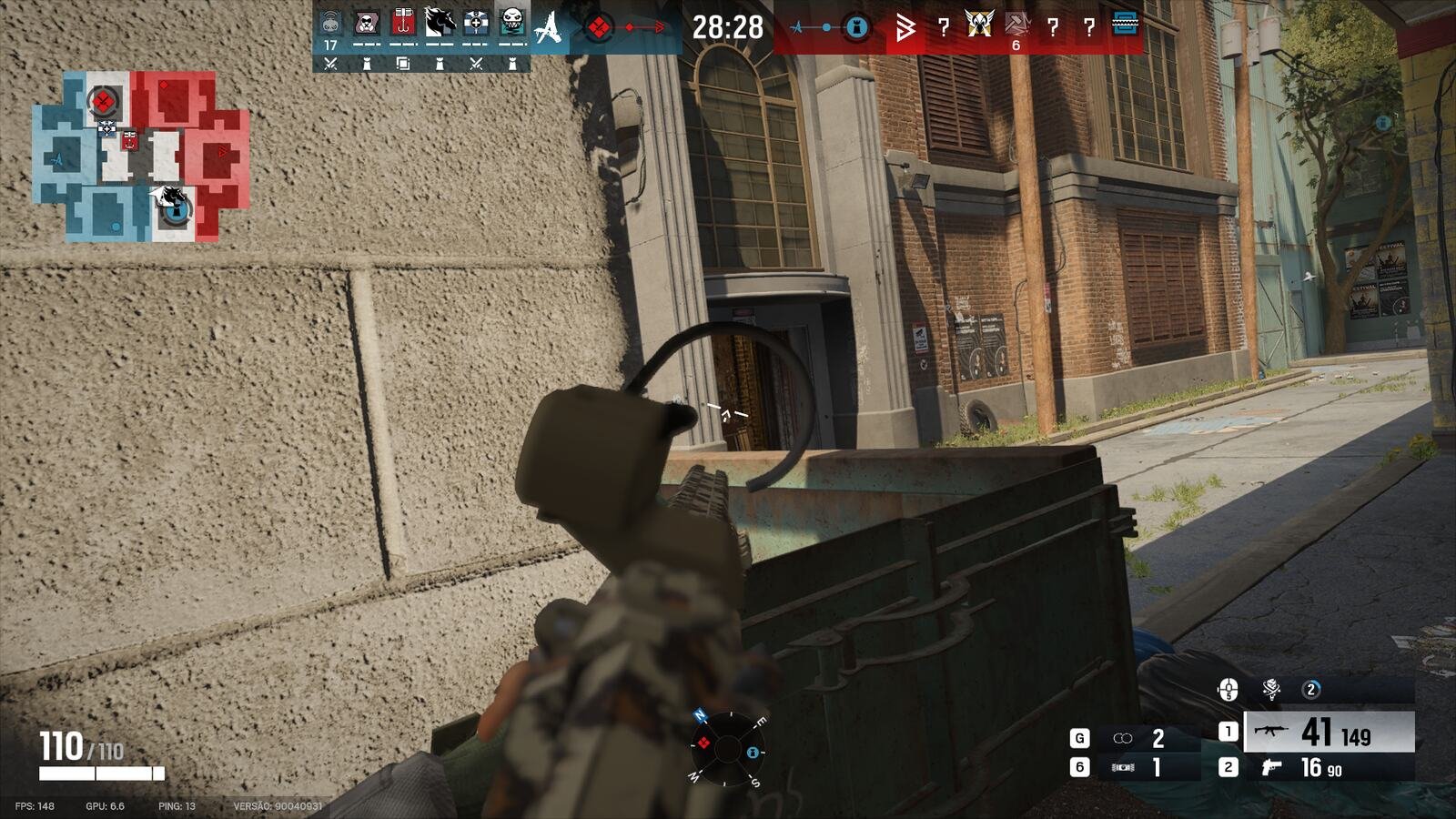Screen dimensions: 1456x819
Task: Click the territory minimap
Action: (141, 157)
